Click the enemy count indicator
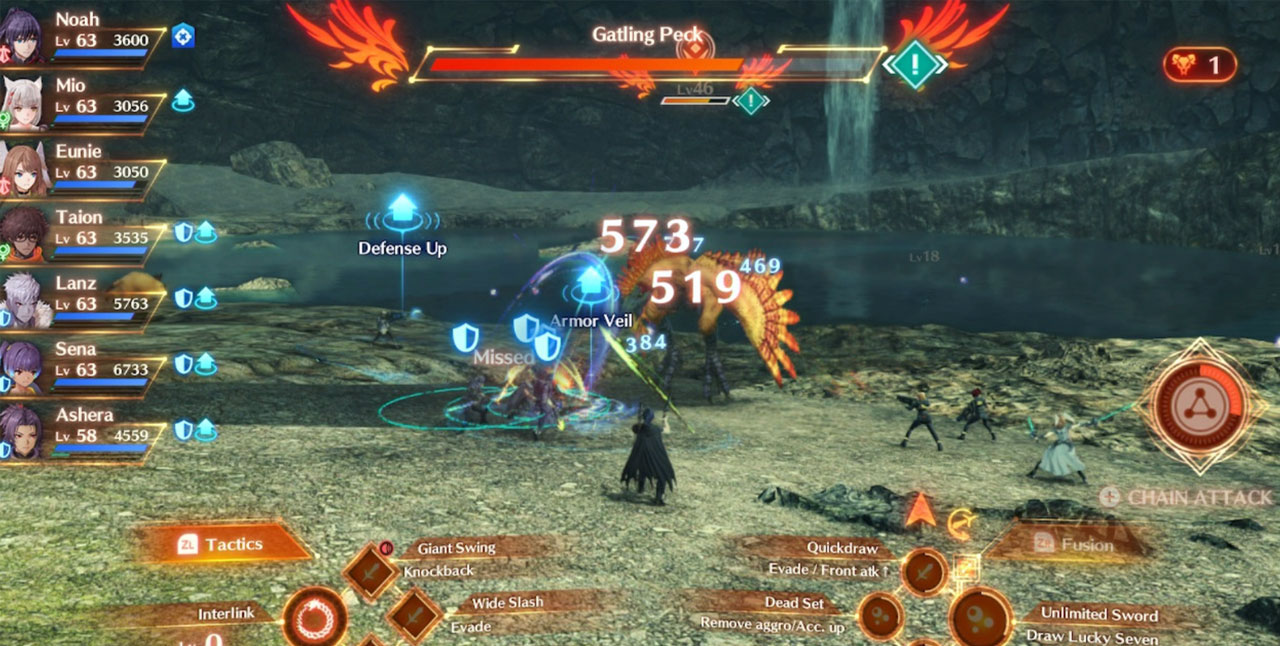This screenshot has width=1280, height=646. (1199, 66)
